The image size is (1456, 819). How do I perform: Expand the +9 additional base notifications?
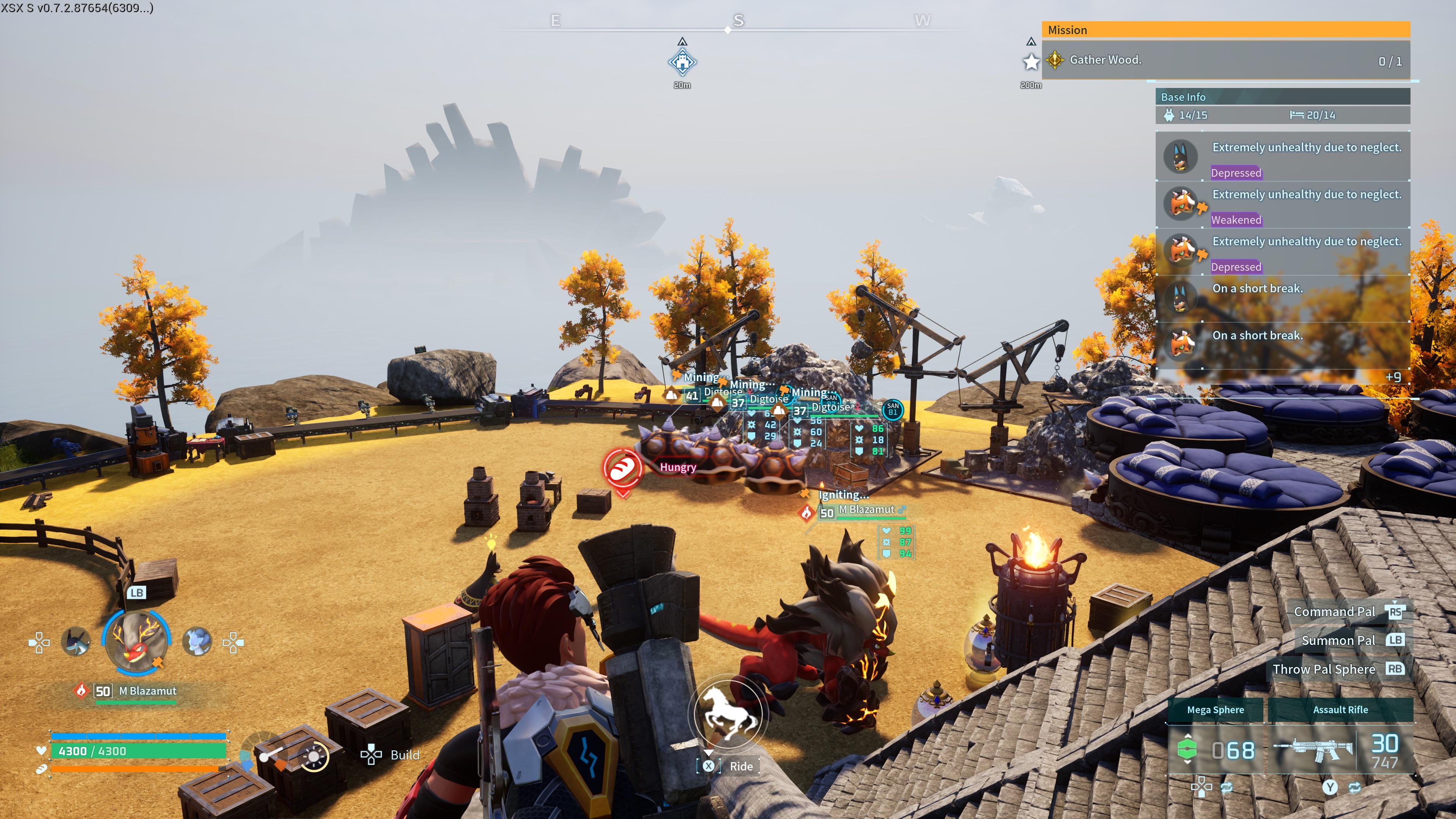click(x=1393, y=377)
